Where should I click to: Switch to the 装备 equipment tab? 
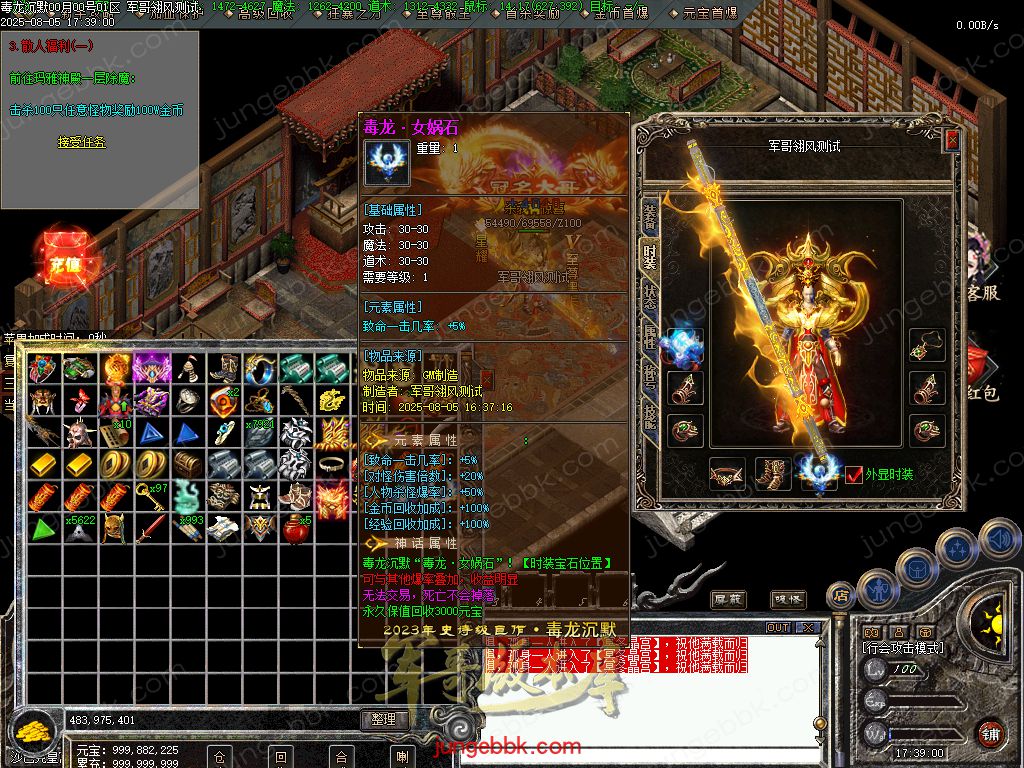(649, 214)
